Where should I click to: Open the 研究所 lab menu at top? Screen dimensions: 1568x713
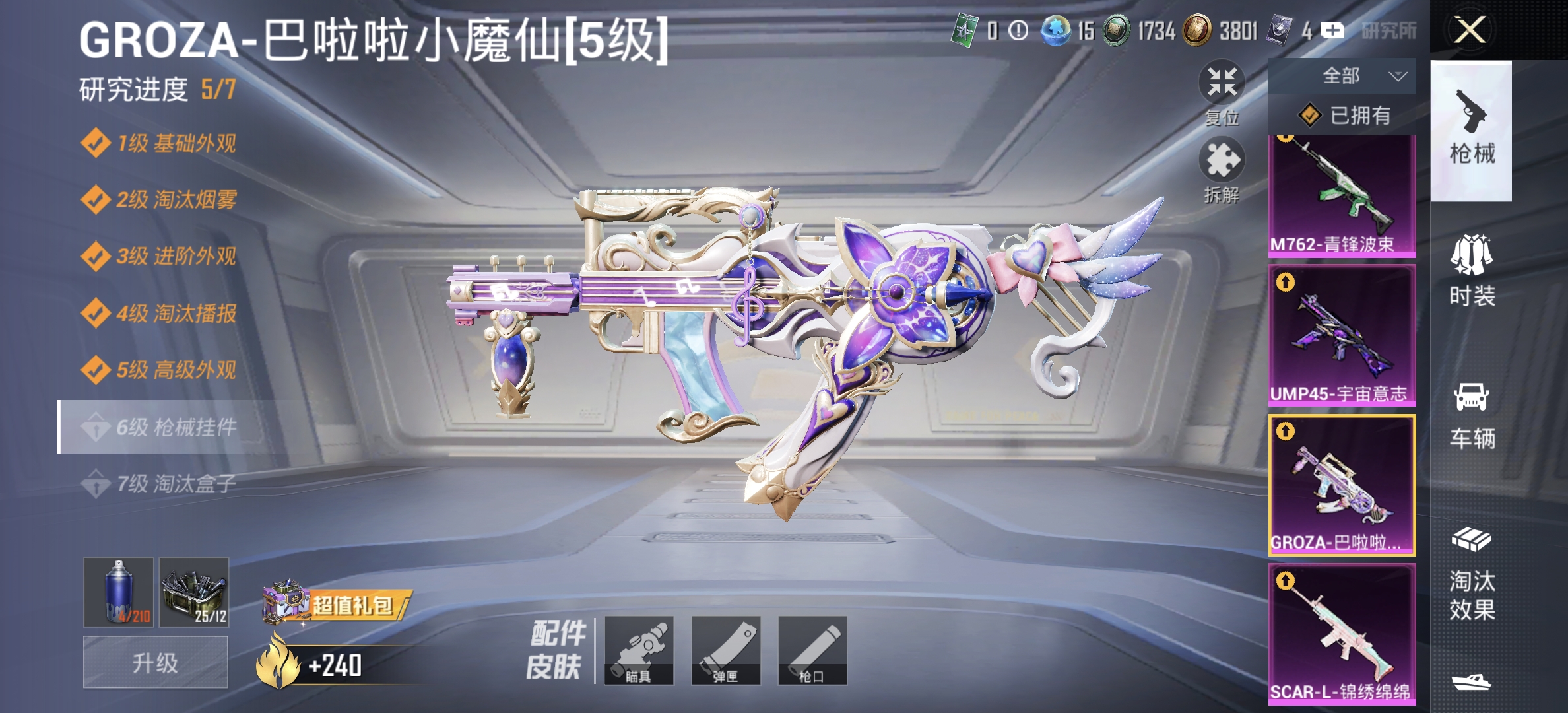click(1389, 29)
